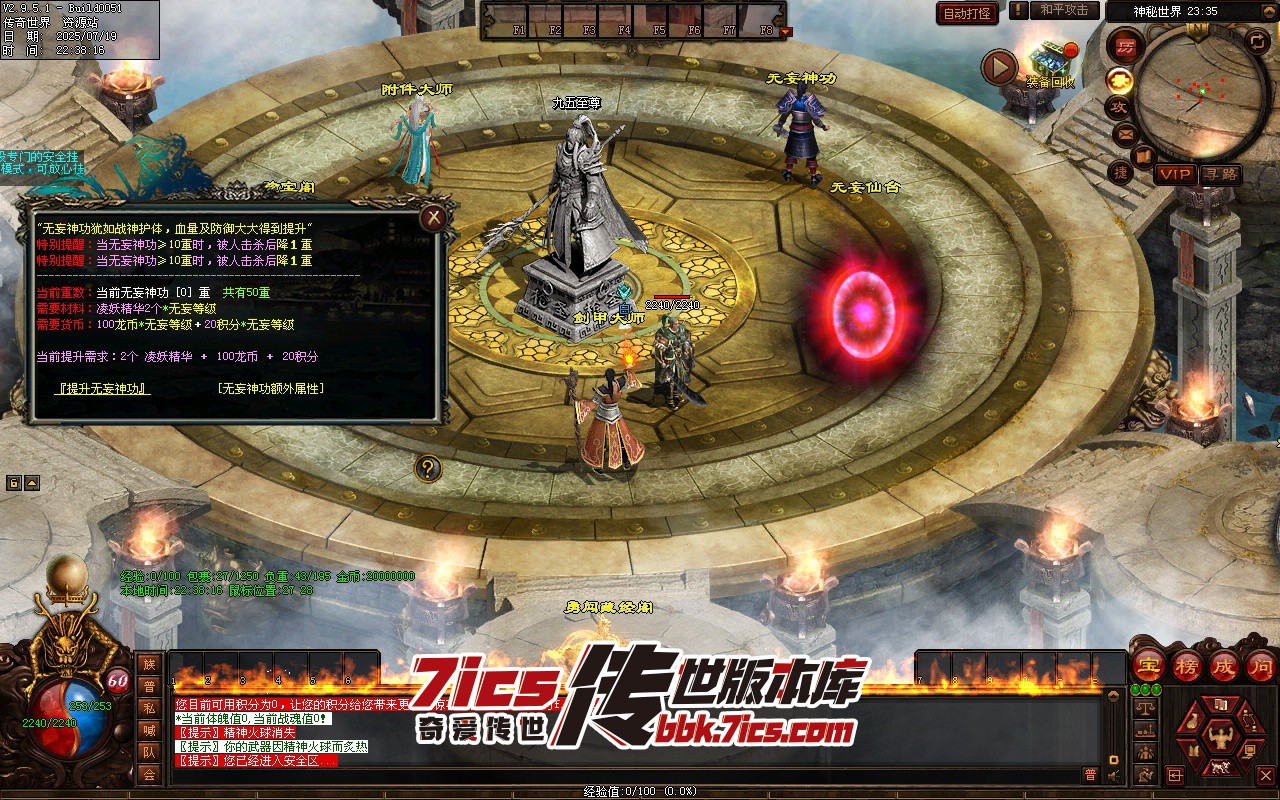Screen dimensions: 1280x800
Task: Click the minimap refresh arrows button
Action: click(1257, 42)
